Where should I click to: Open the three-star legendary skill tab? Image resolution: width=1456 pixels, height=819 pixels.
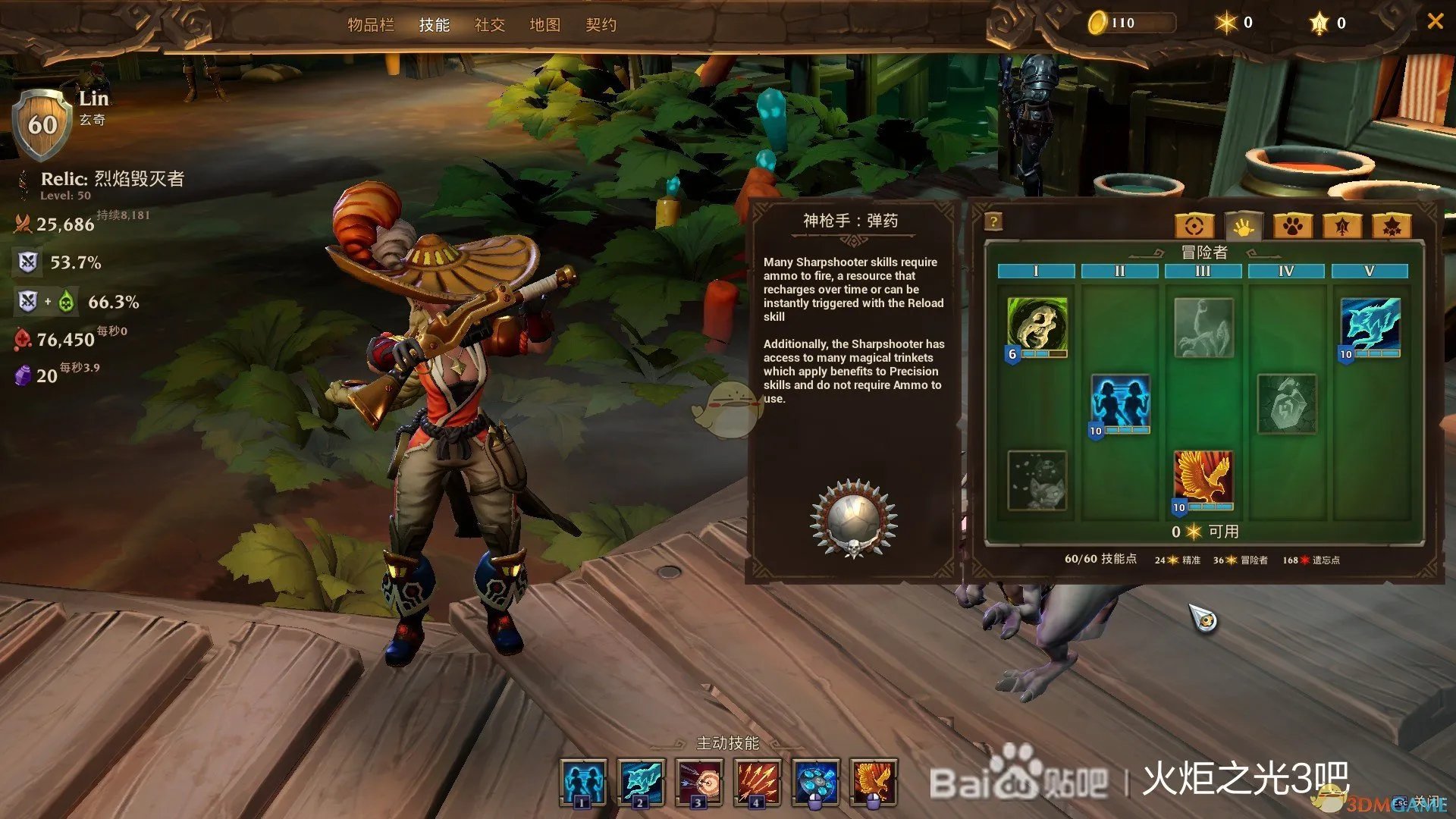pyautogui.click(x=1392, y=226)
